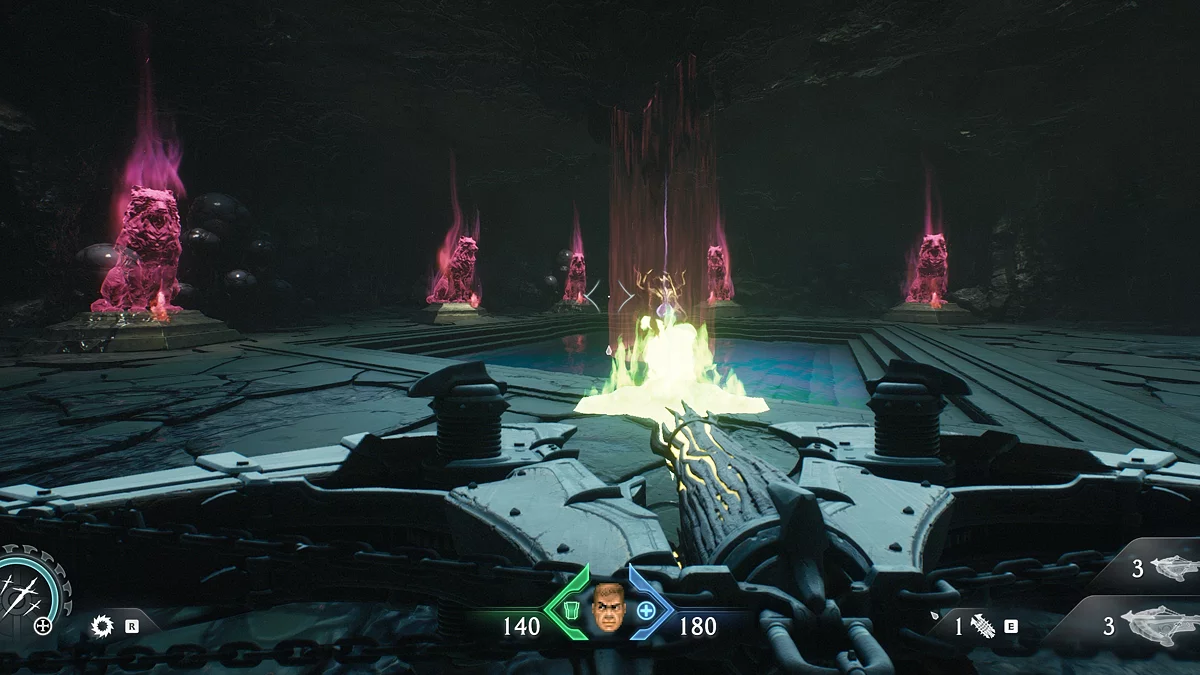Activate the shield saw blade ability icon

point(101,627)
